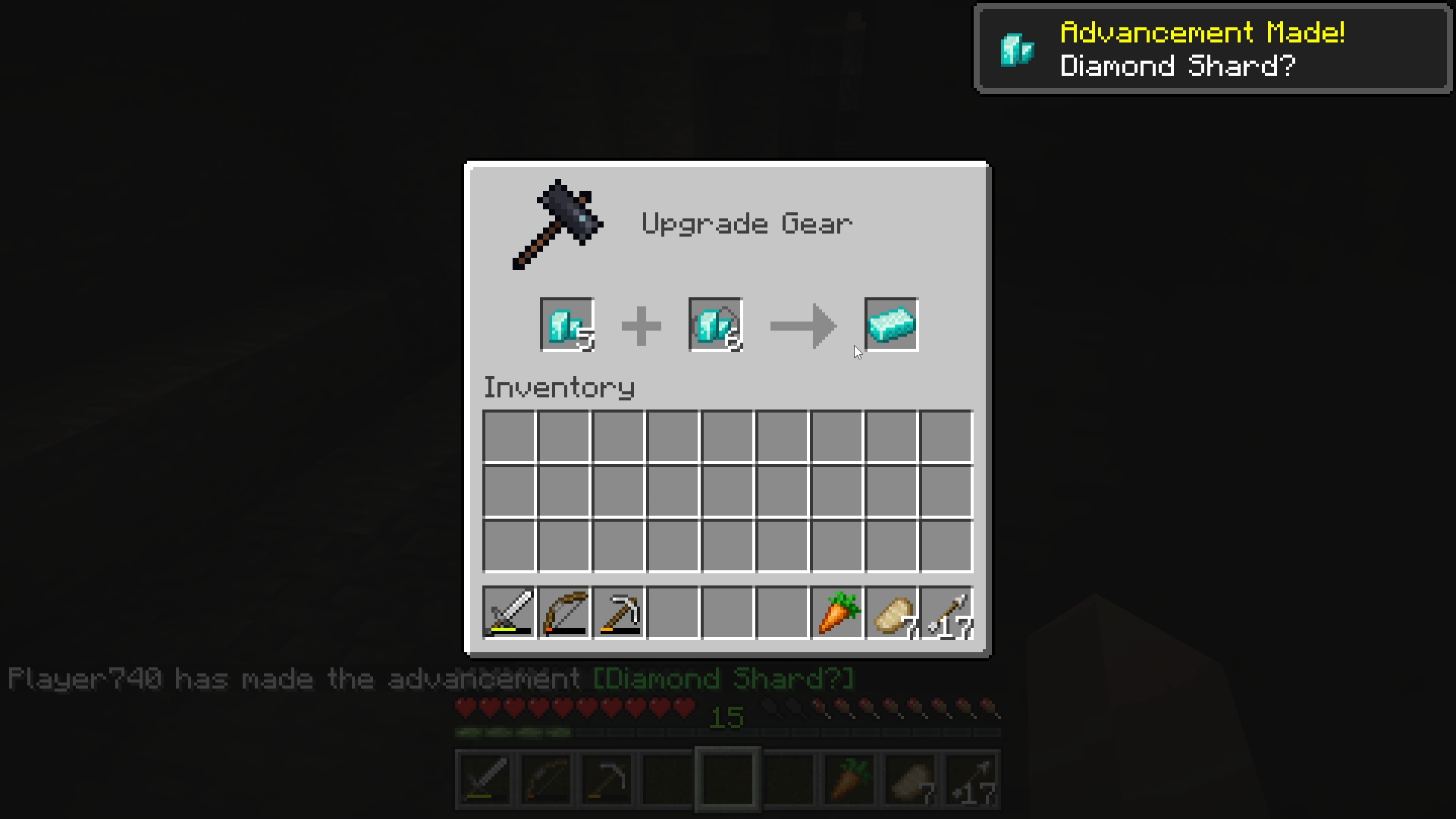Take the diamond from the output slot
Screen dimensions: 1456x819
click(x=891, y=325)
